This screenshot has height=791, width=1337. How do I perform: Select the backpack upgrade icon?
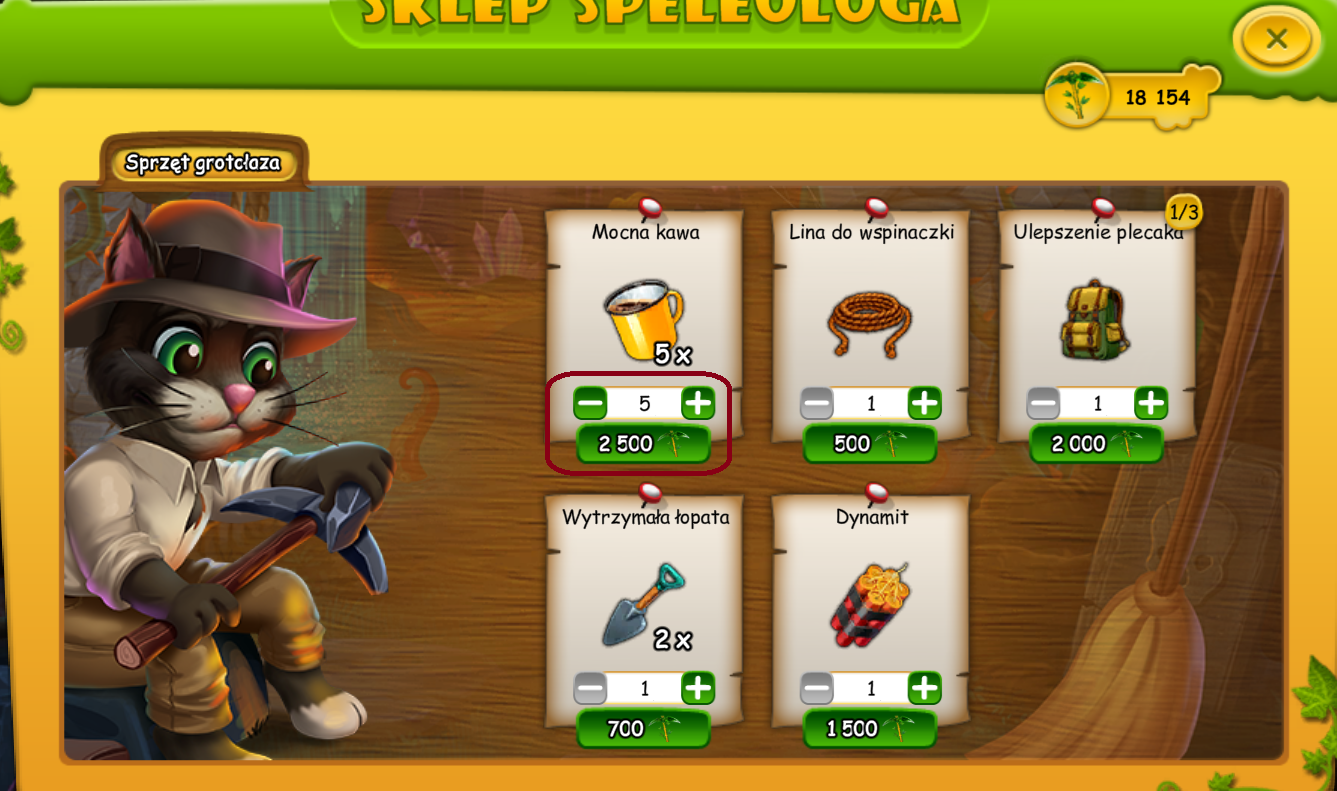tap(1094, 320)
